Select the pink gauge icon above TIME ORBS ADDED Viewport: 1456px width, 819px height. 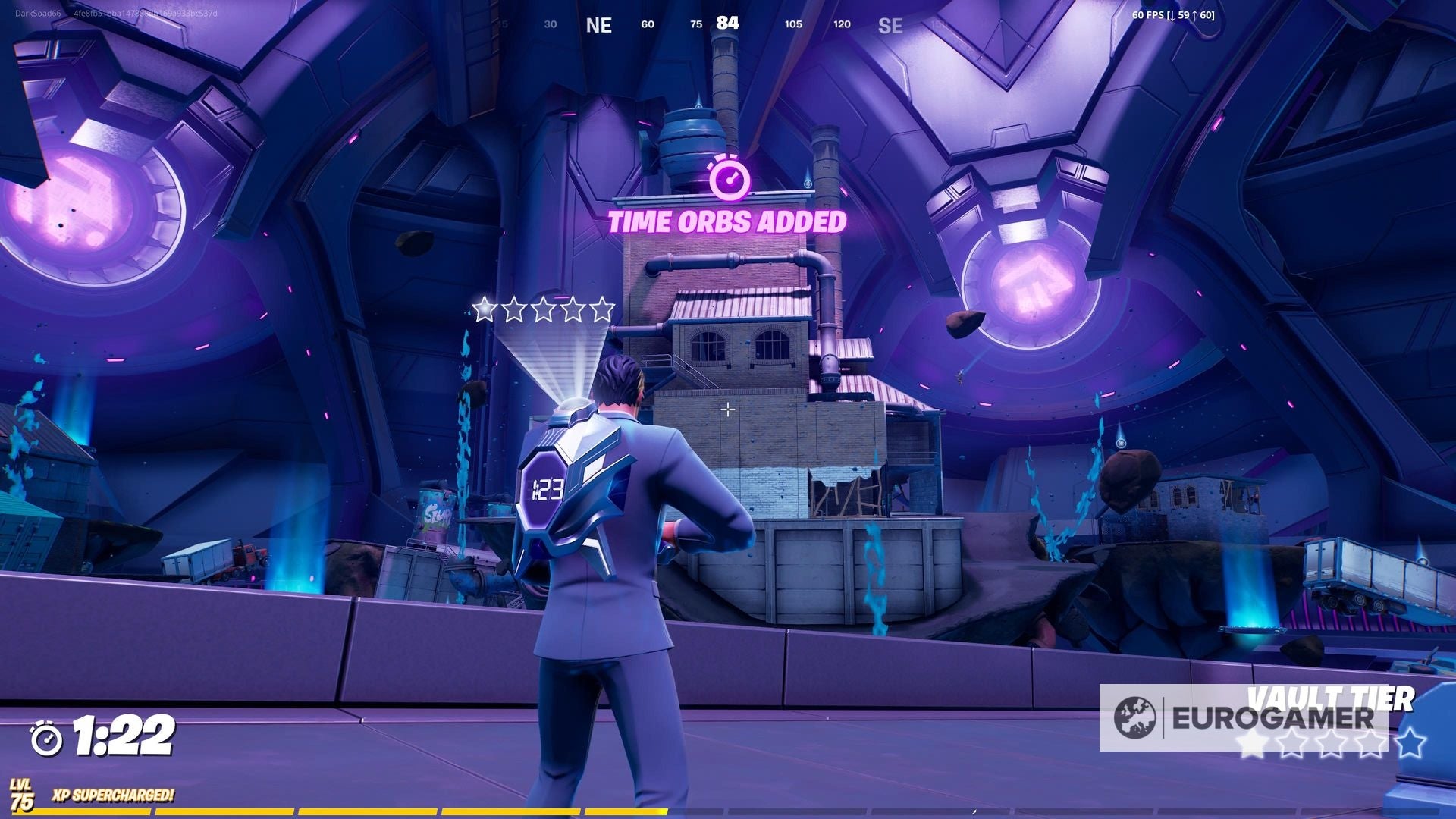coord(730,180)
